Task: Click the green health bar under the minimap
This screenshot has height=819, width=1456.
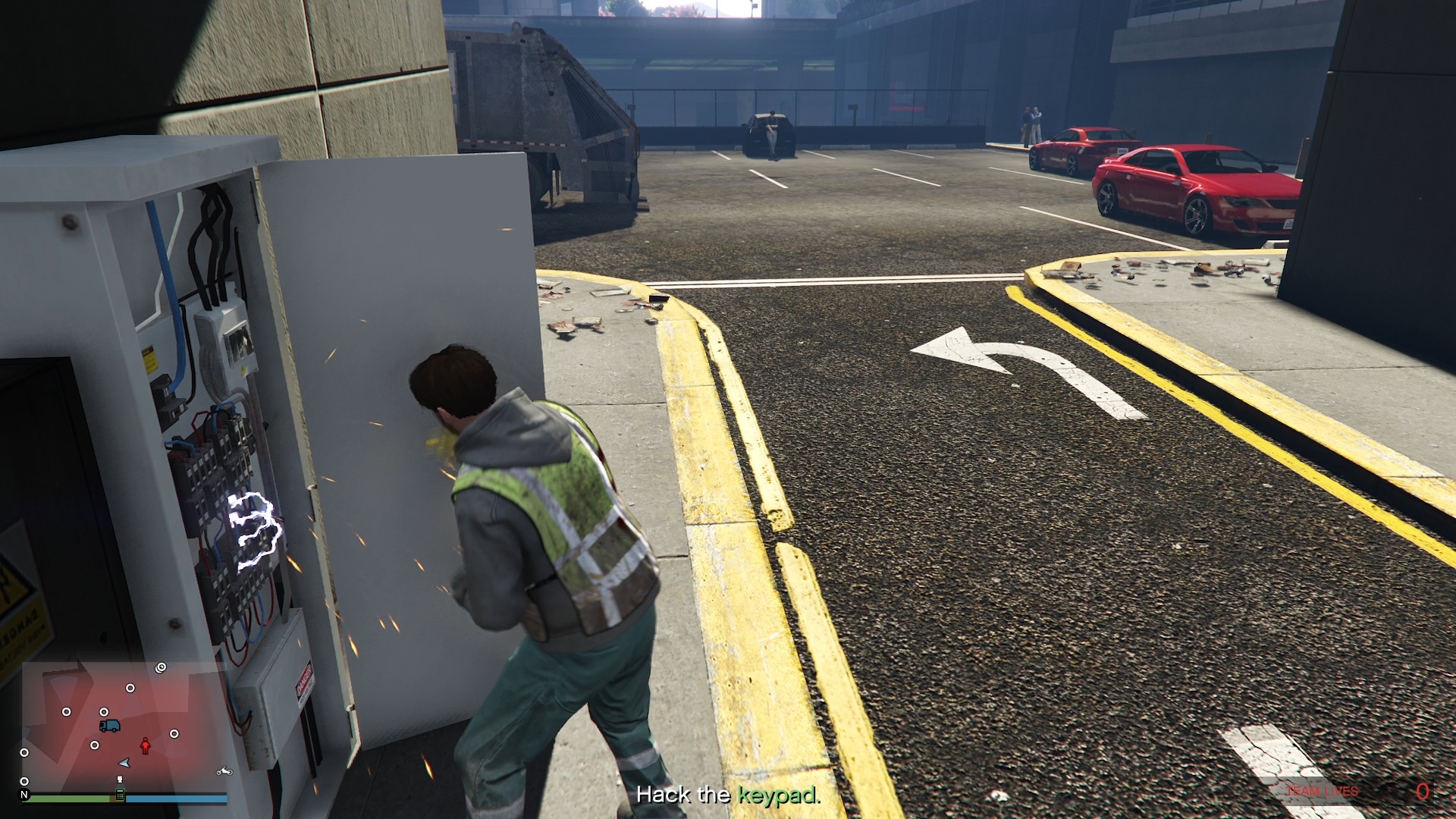Action: tap(69, 798)
